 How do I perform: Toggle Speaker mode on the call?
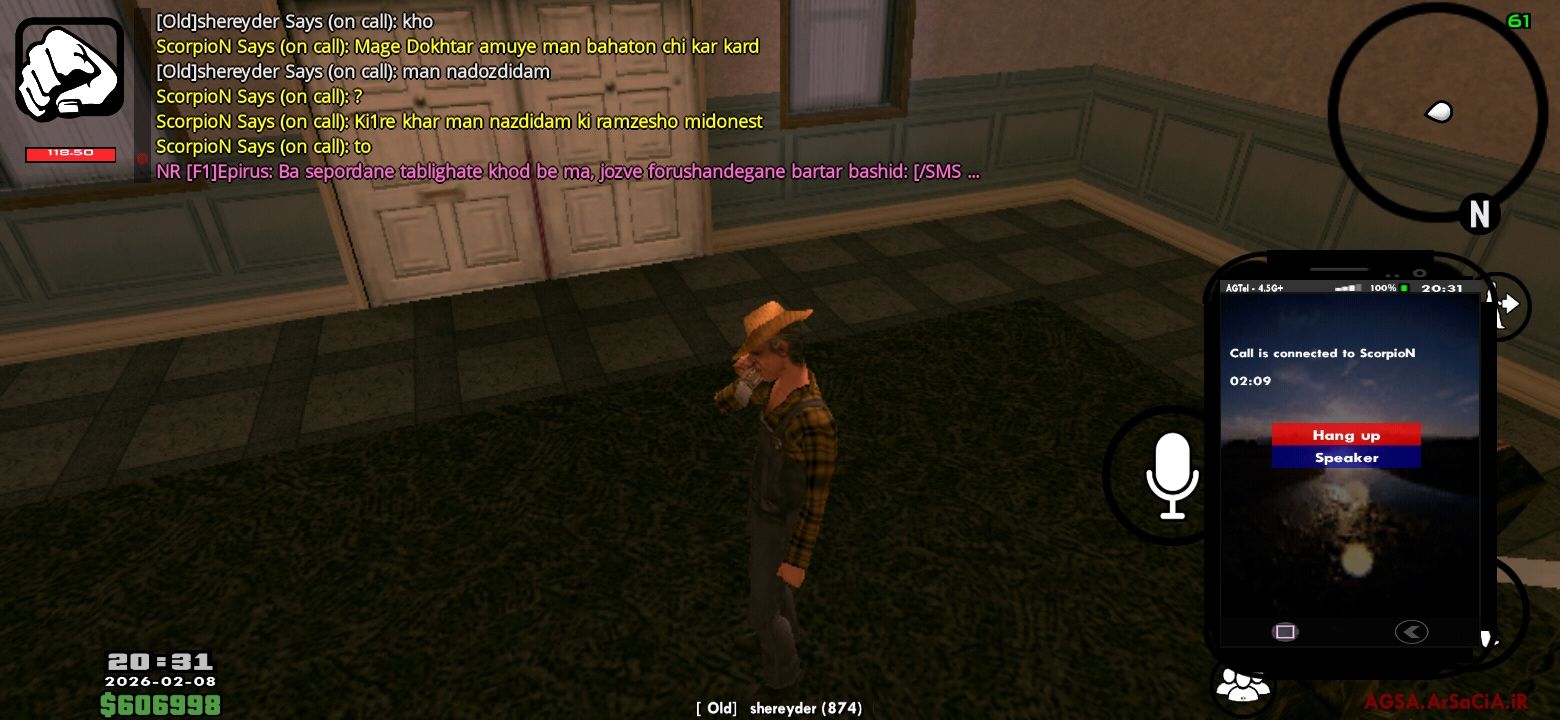(x=1346, y=457)
